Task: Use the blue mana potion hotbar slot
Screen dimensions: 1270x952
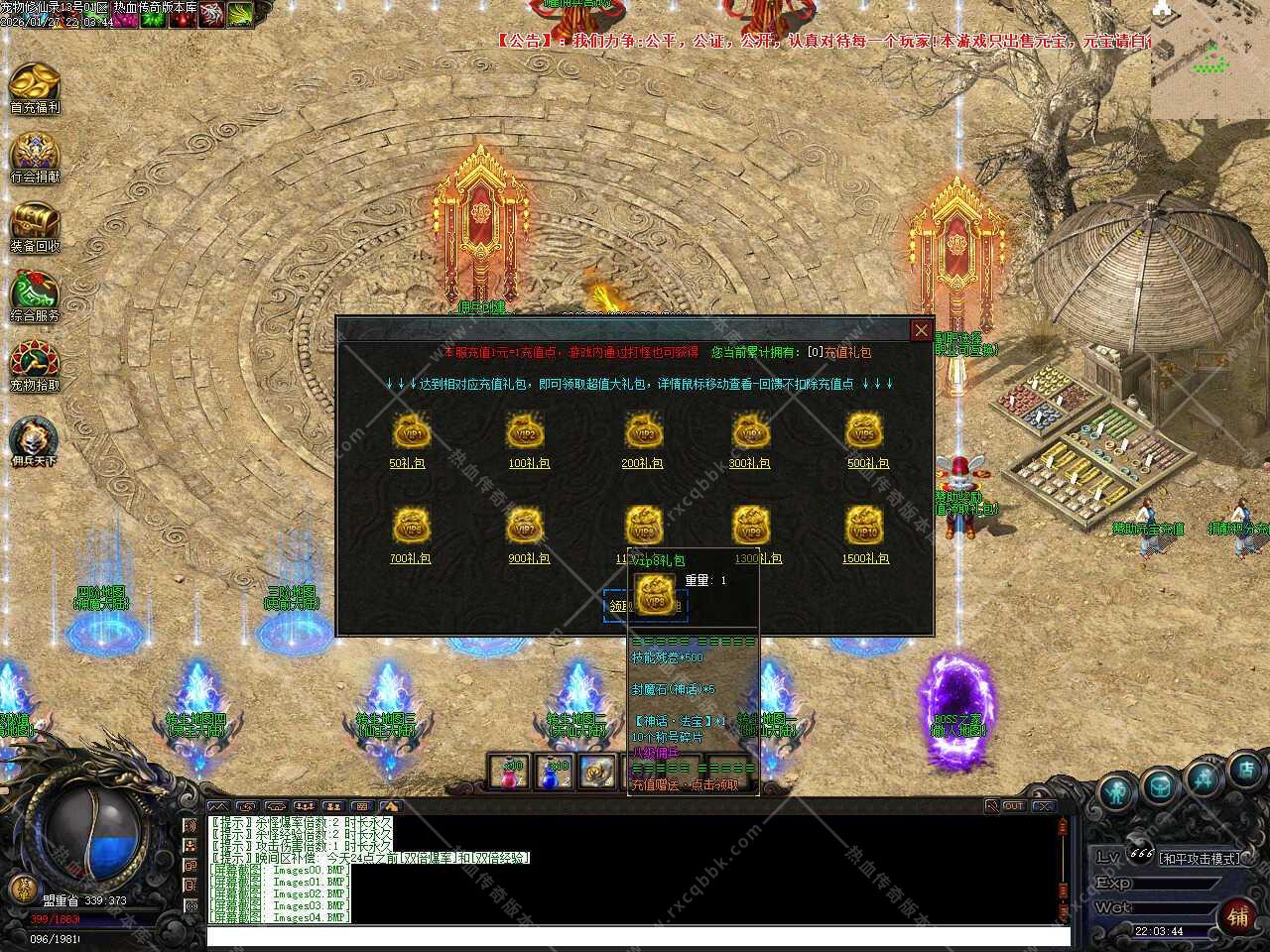Action: (554, 773)
